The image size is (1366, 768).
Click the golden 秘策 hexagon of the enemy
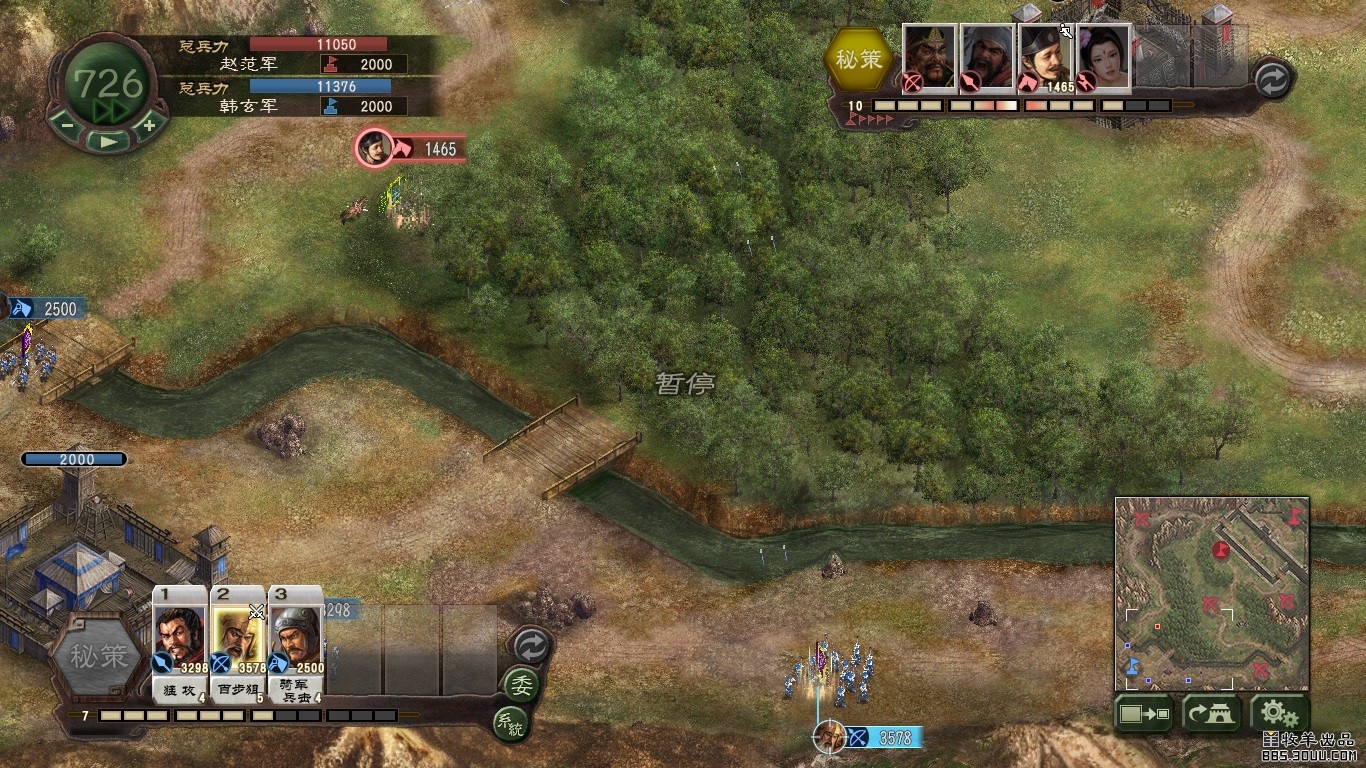(860, 59)
